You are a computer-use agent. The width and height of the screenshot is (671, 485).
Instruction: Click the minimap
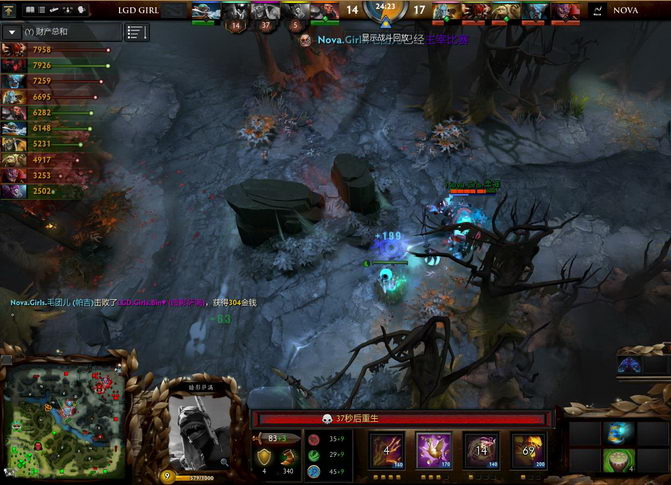(66, 414)
